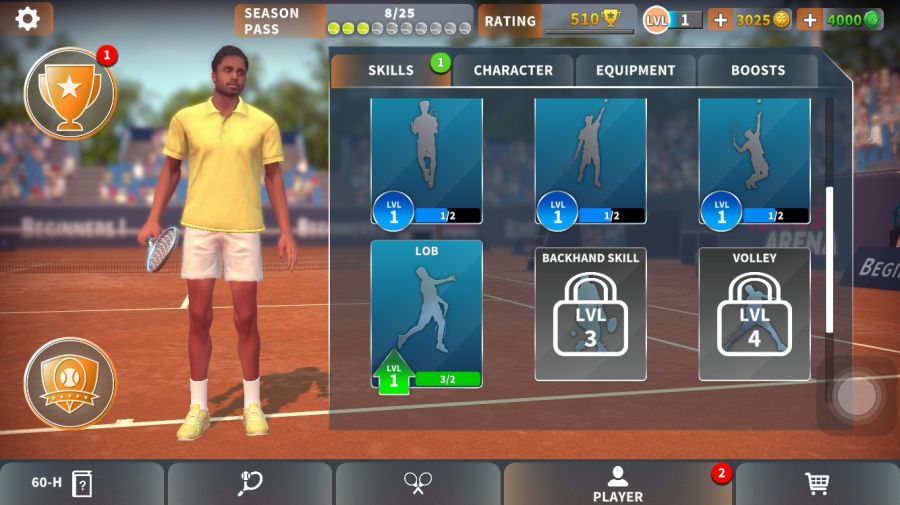Viewport: 900px width, 505px height.
Task: Add more gold coins with plus button
Action: coord(720,19)
